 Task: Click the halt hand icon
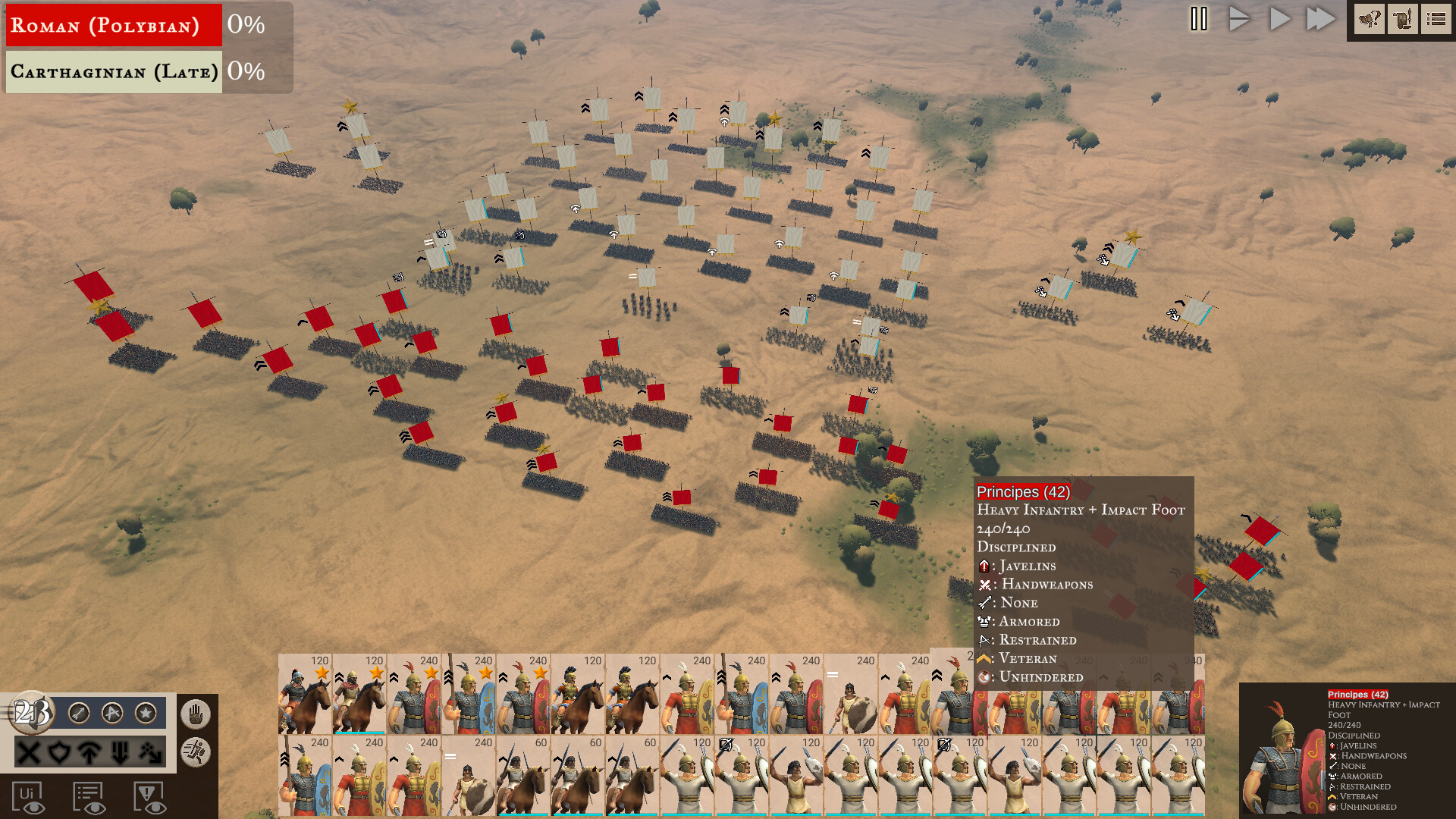196,713
